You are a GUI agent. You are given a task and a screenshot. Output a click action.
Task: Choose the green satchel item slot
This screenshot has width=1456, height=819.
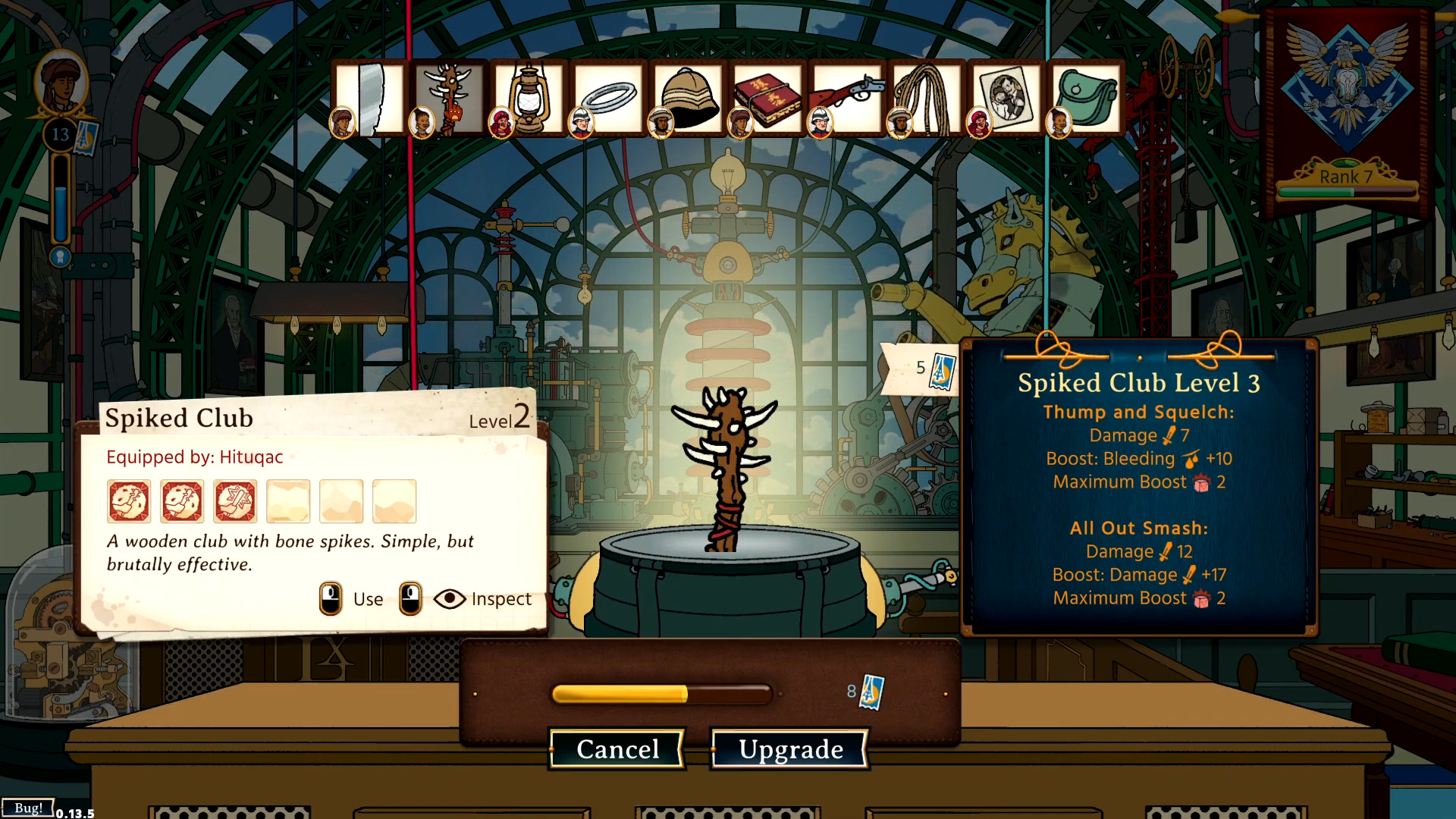pos(1087,99)
